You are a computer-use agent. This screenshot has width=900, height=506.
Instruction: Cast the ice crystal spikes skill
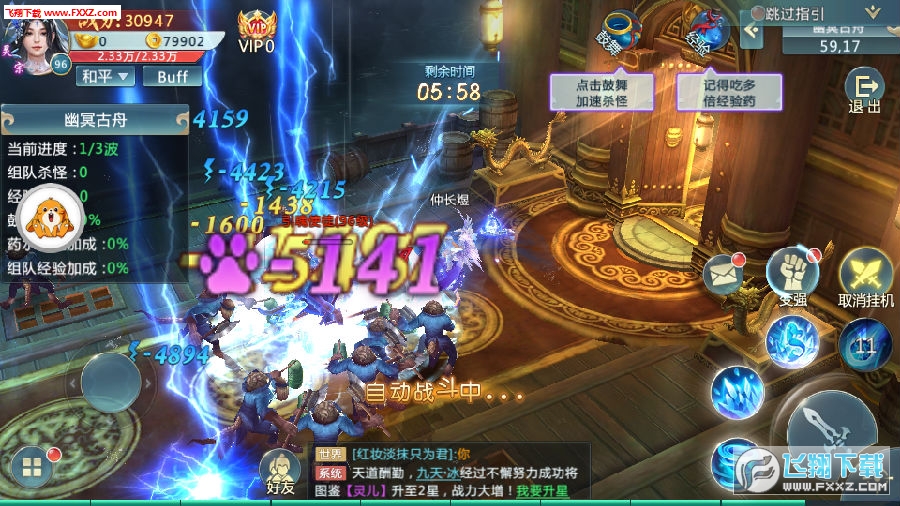coord(738,393)
